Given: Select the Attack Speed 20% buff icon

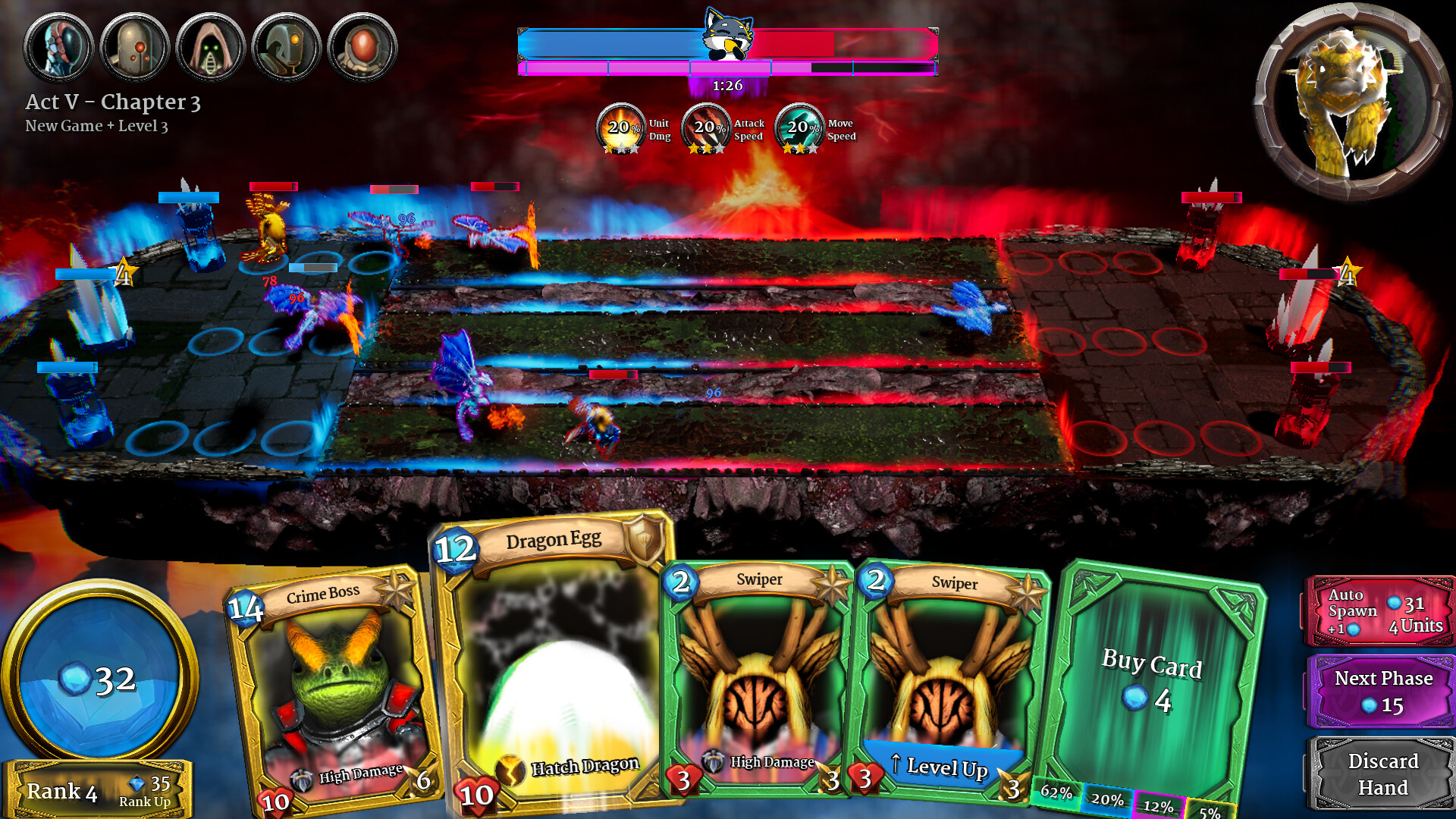Looking at the screenshot, I should 707,127.
